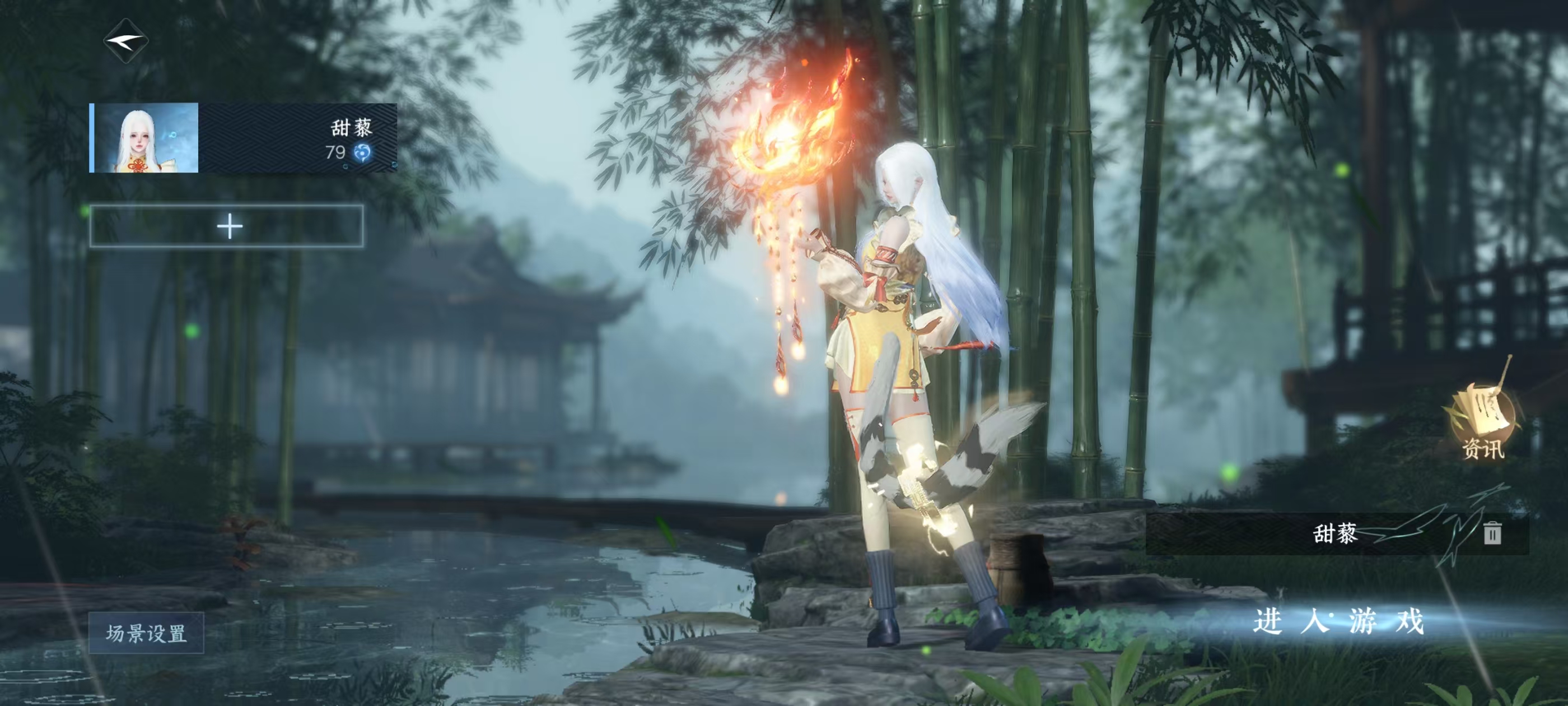
Task: Open 场景设置 scene settings
Action: 146,633
